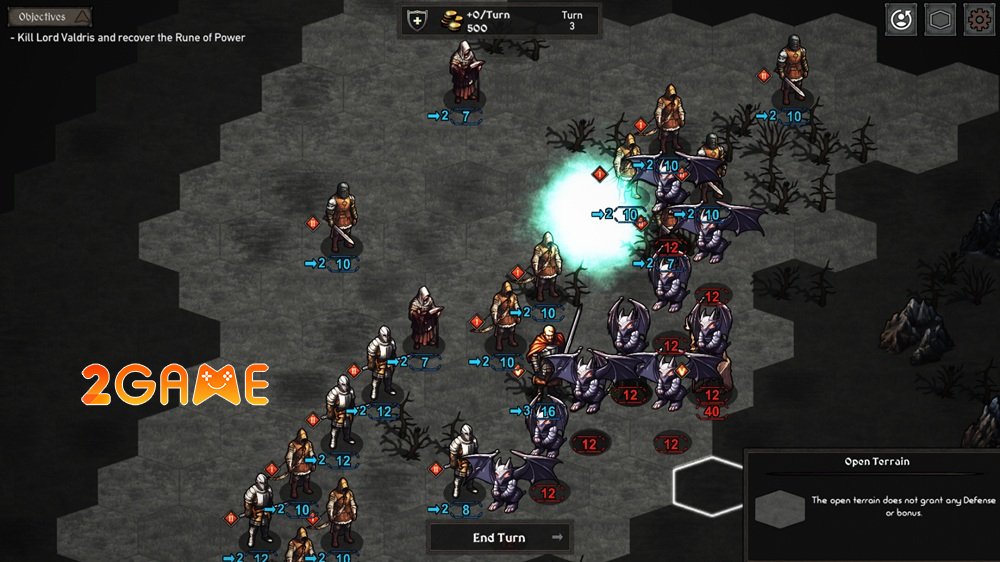Select the highlighted open terrain hex tile
The height and width of the screenshot is (562, 1000).
tap(709, 485)
